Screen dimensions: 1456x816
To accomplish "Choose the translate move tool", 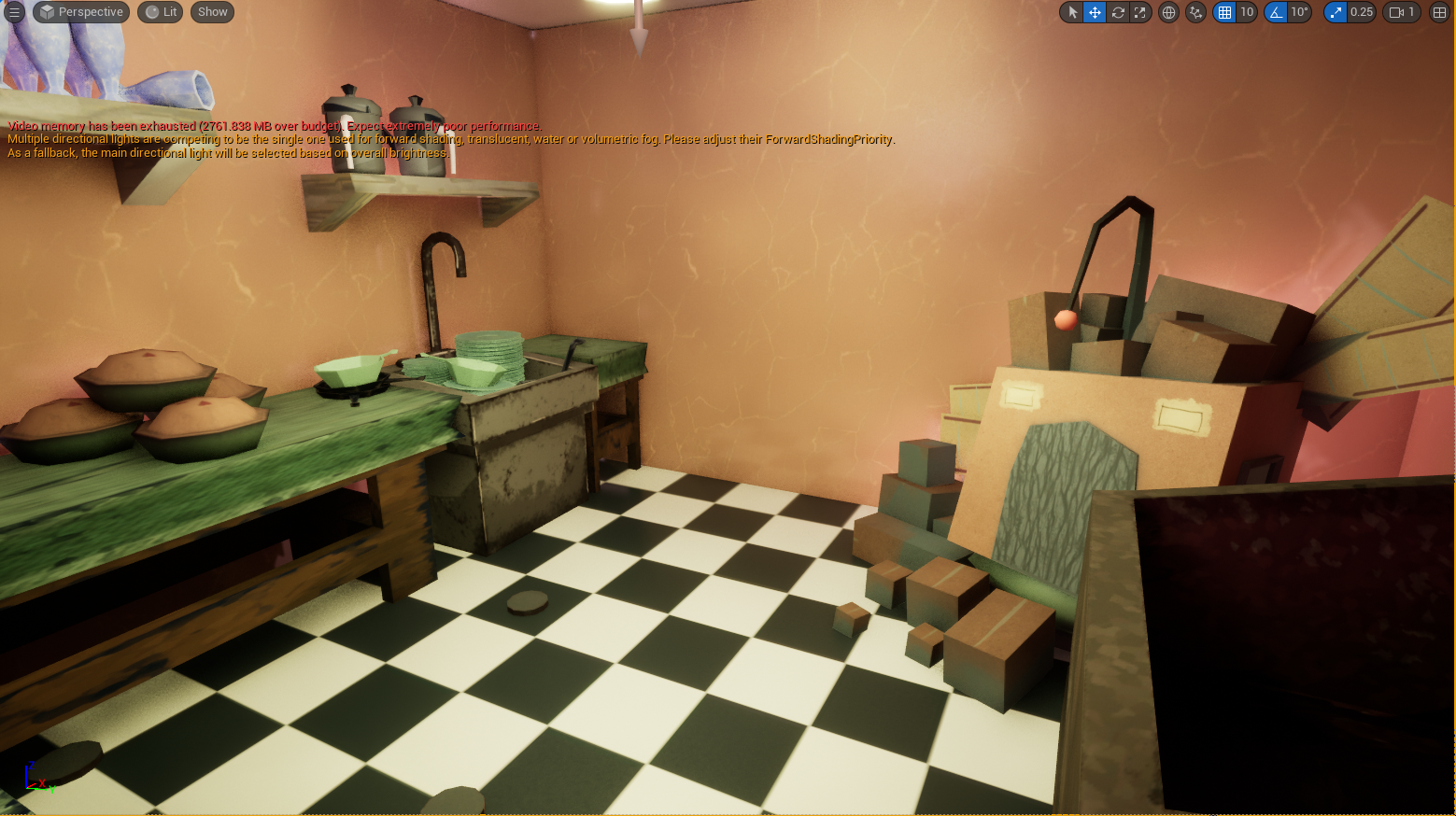I will click(1095, 12).
